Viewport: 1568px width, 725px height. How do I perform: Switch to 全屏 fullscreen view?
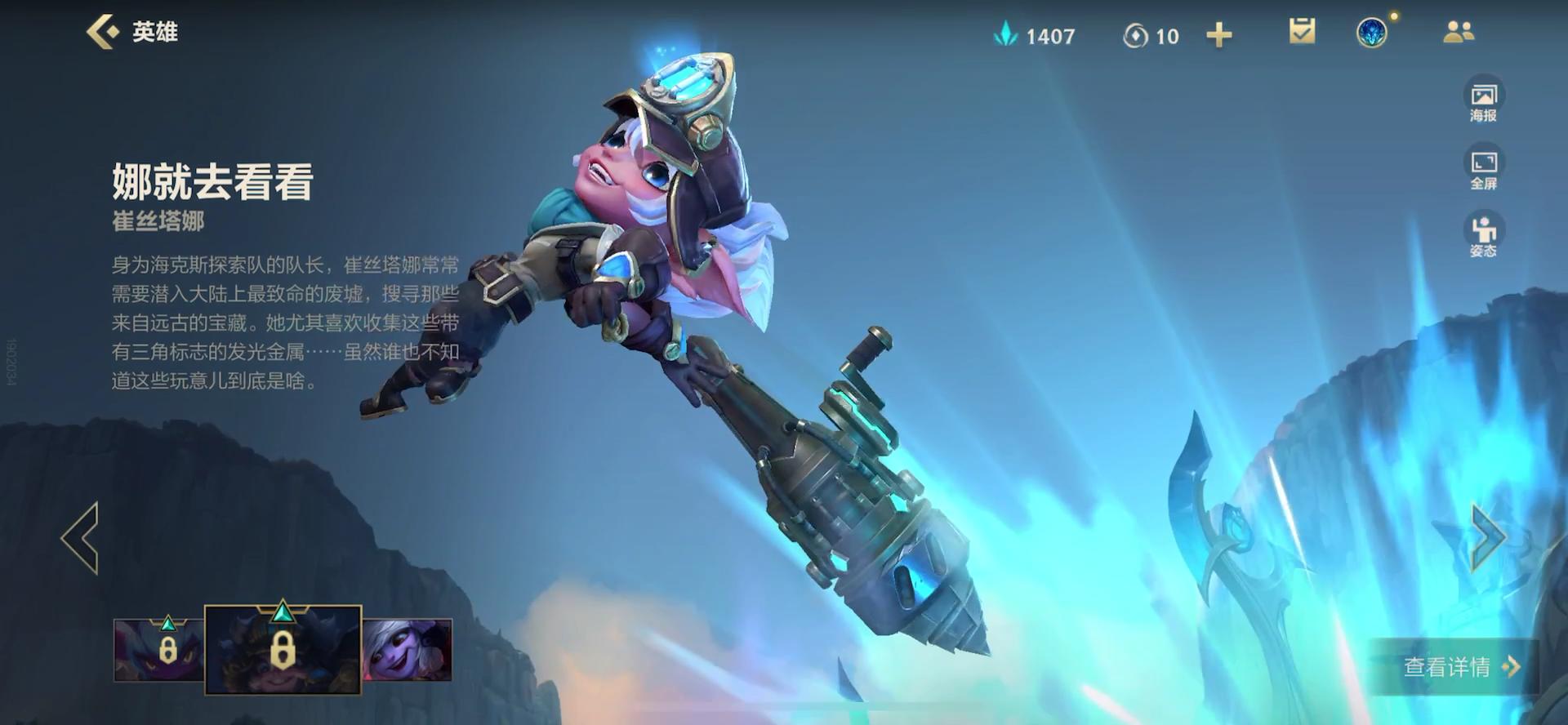(1483, 168)
